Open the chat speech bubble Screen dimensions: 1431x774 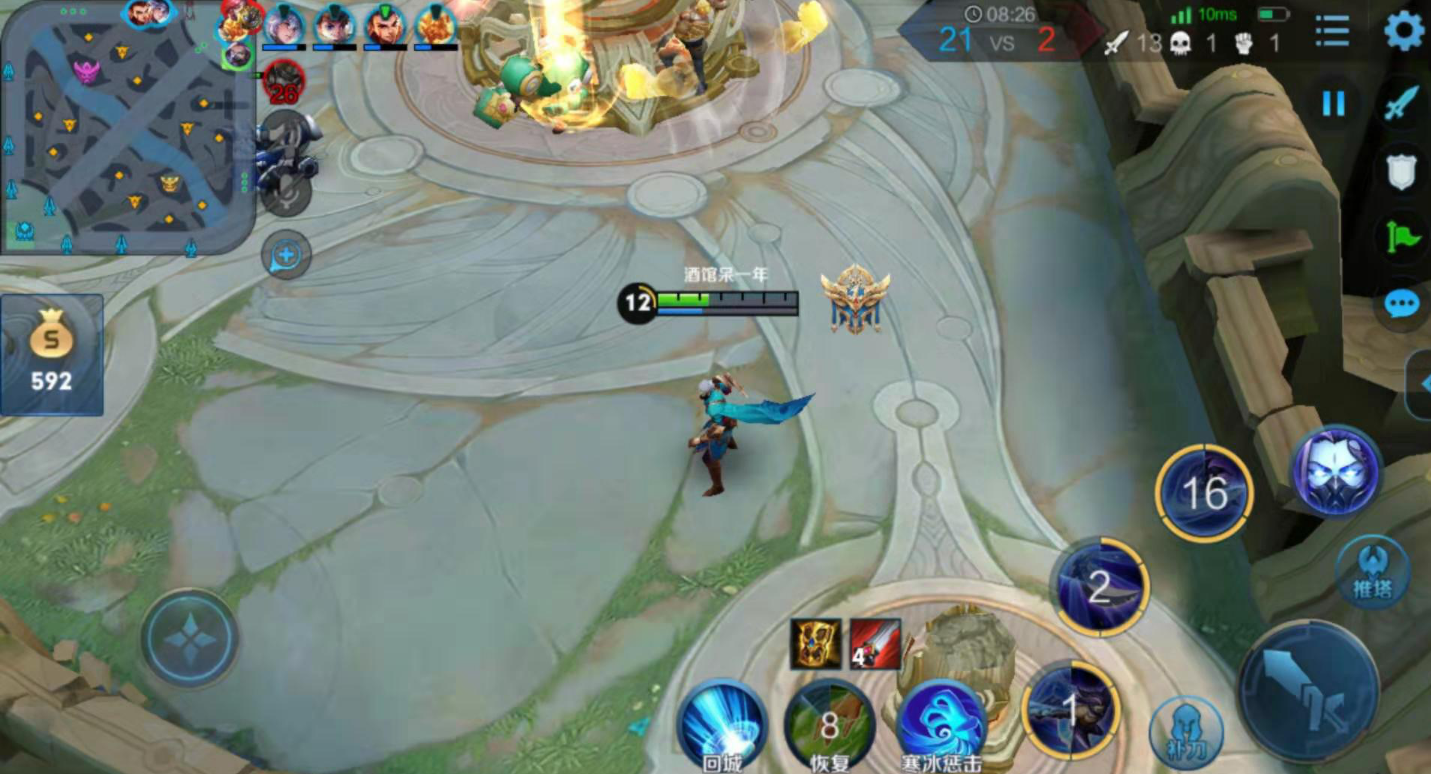pos(1402,303)
